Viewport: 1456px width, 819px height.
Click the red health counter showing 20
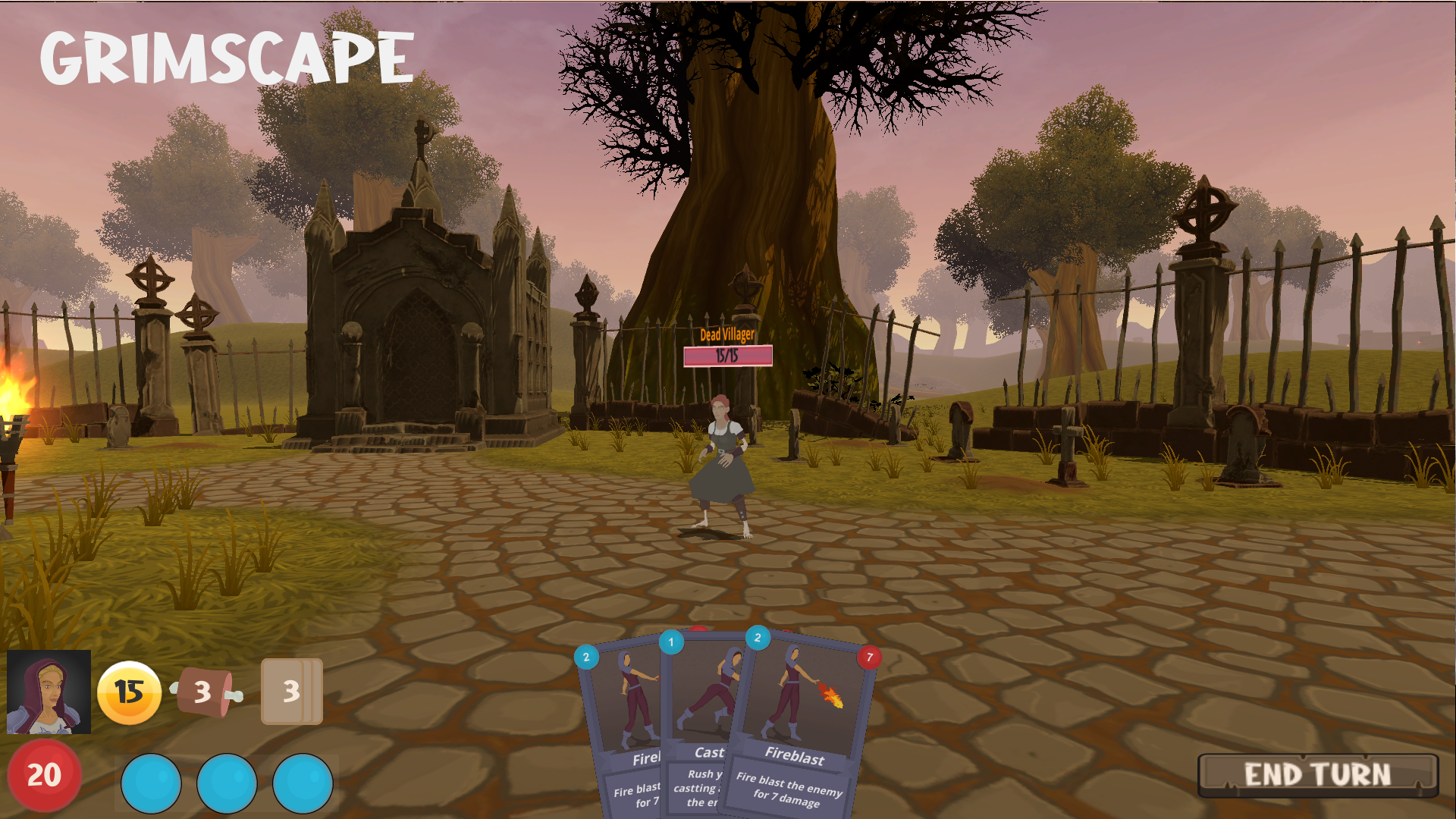(44, 775)
